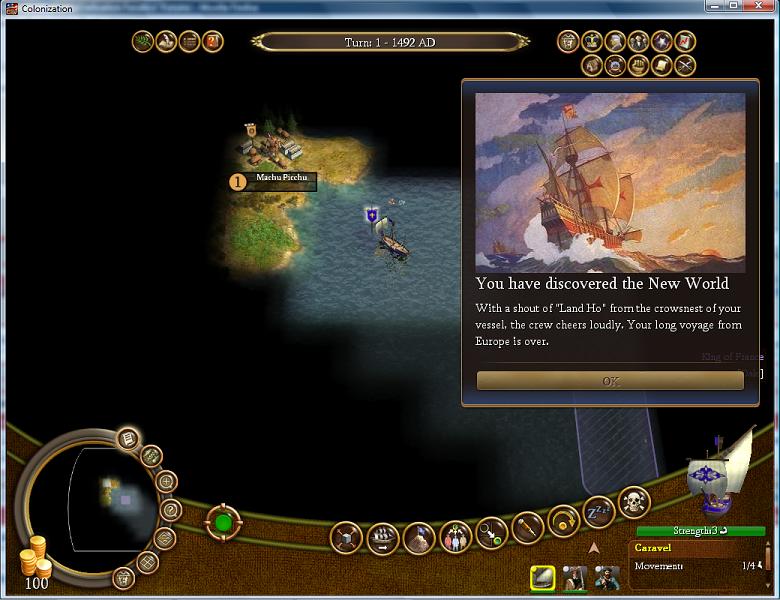Click the three colonists unit command icon
The image size is (780, 600).
click(x=455, y=537)
